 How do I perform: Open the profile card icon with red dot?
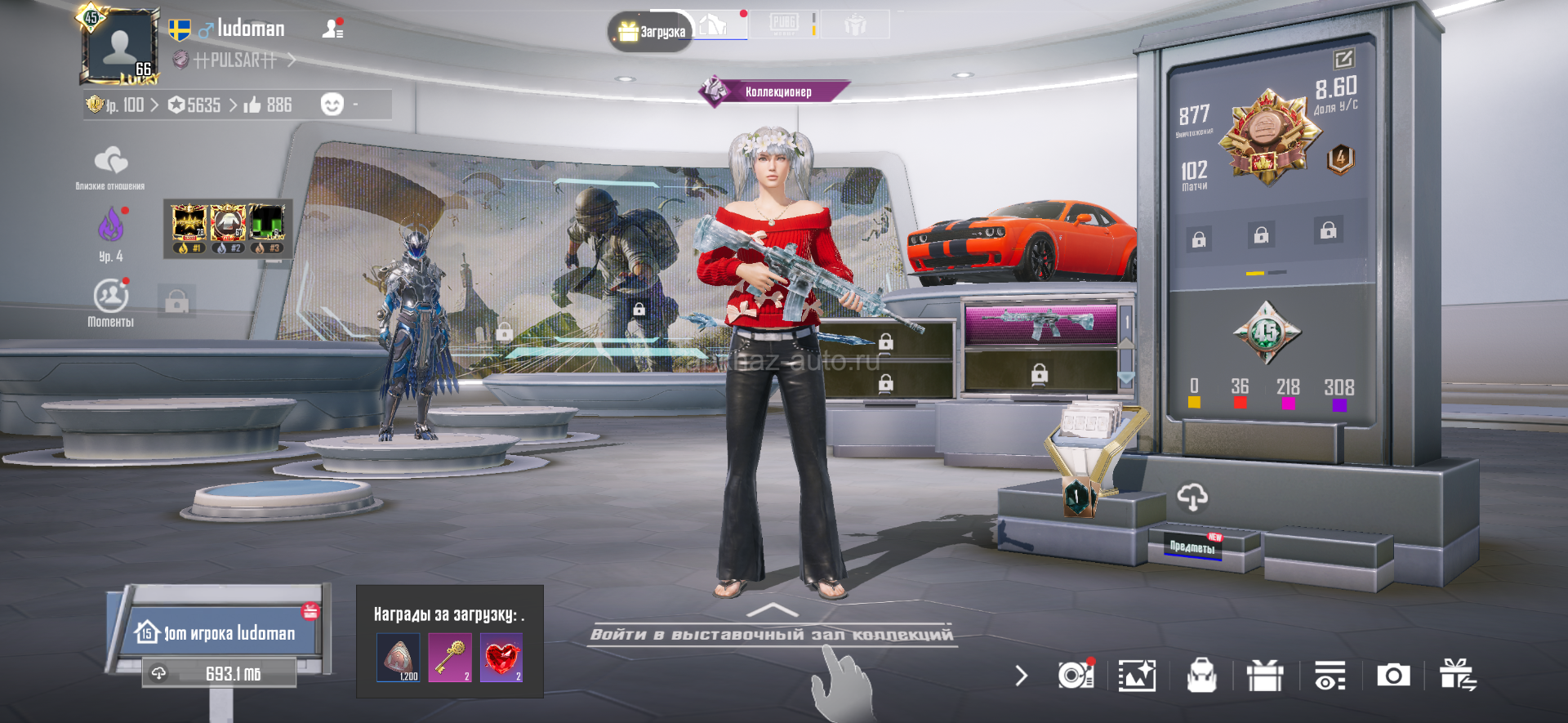coord(332,29)
